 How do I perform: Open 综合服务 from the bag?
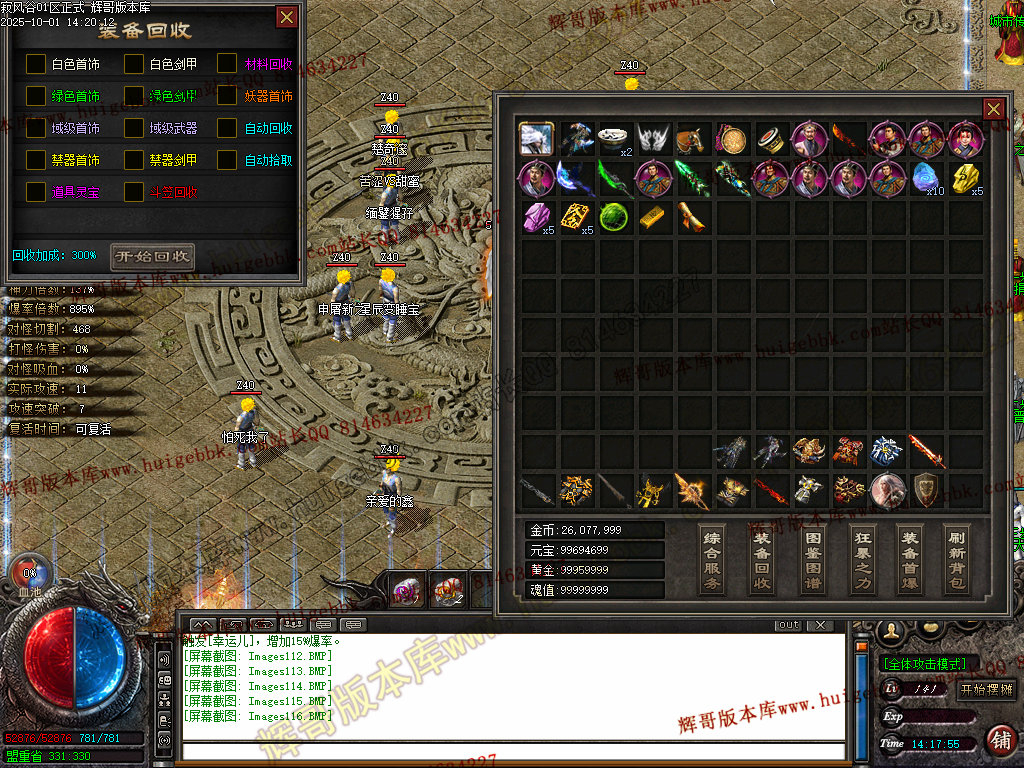point(712,559)
